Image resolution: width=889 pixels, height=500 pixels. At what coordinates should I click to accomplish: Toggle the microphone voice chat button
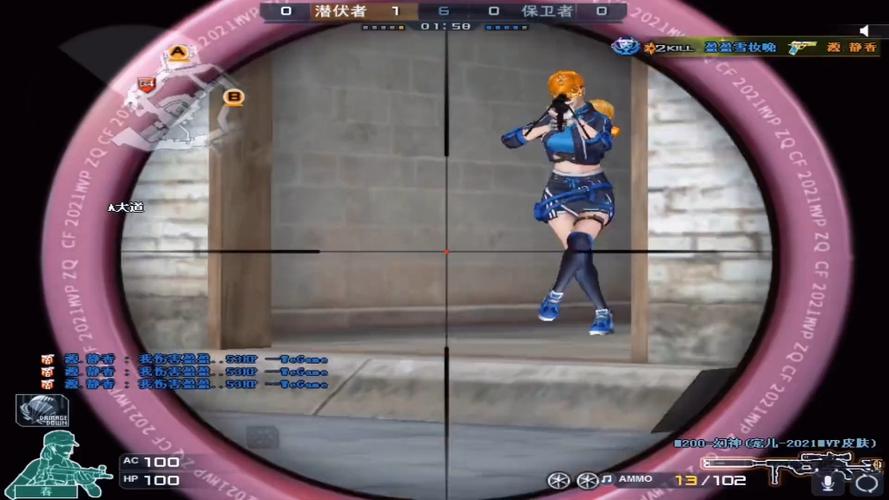pos(827,484)
